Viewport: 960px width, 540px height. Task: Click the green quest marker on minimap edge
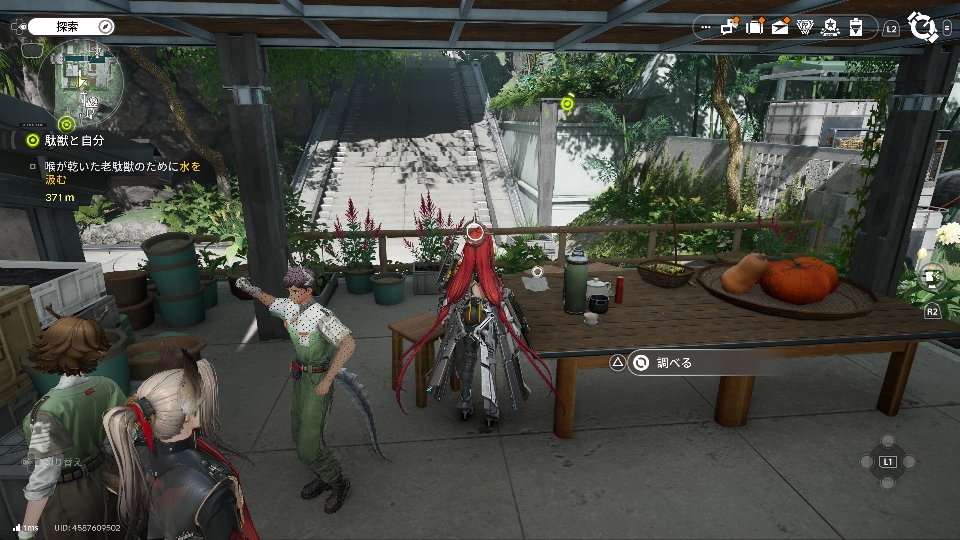coord(67,123)
